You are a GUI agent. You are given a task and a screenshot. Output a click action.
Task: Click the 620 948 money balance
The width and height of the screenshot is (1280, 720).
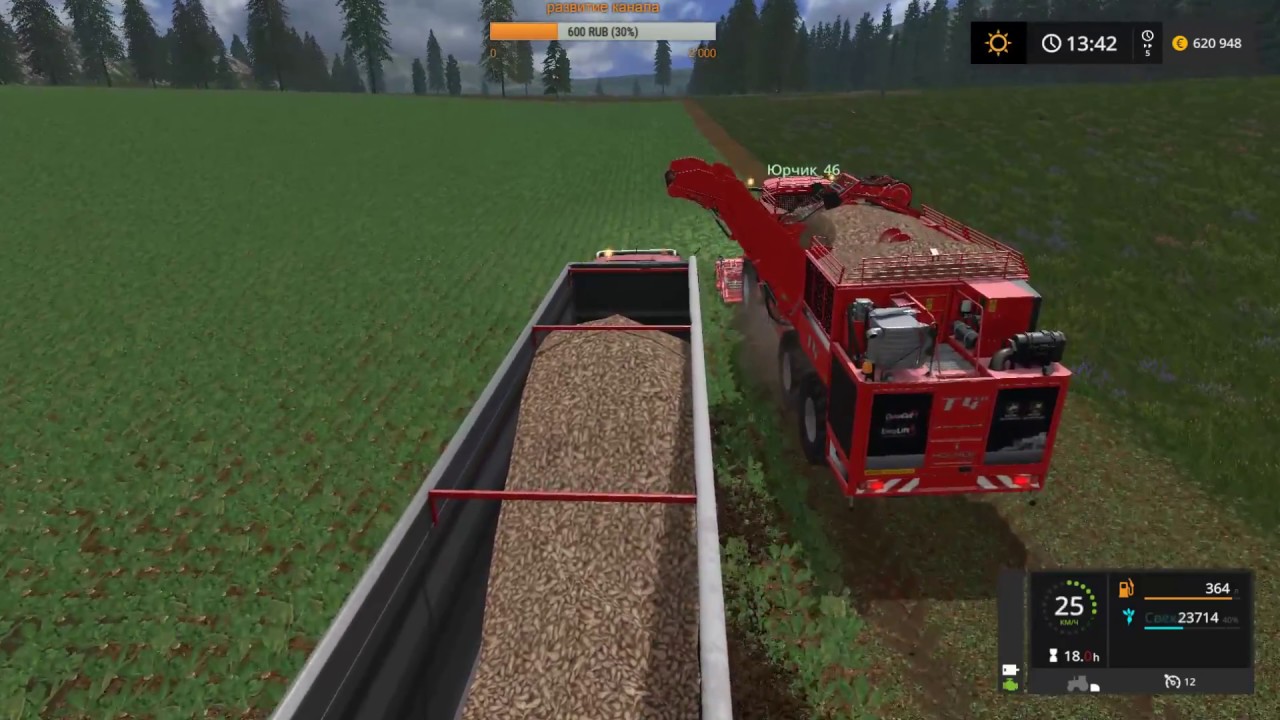coord(1216,43)
